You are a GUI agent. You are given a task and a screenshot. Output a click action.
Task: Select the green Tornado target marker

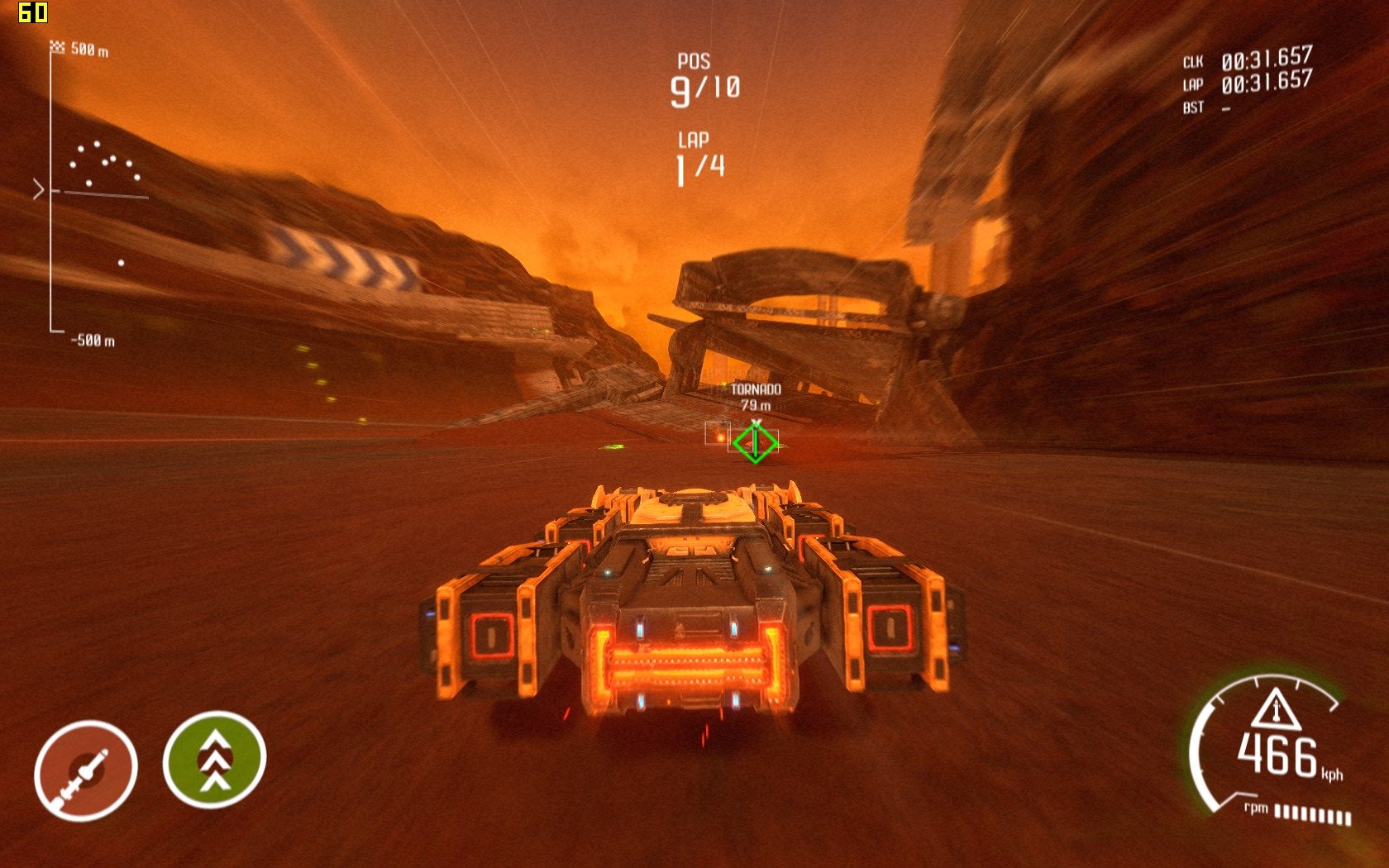754,442
